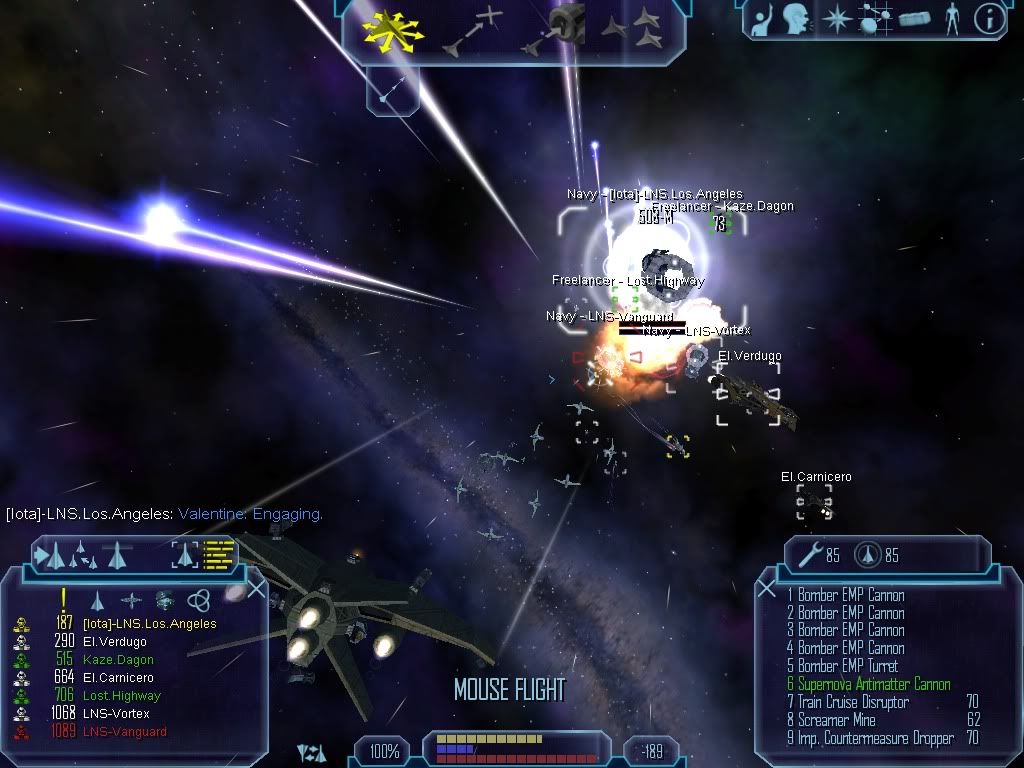Open the chat talking-head icon

click(x=795, y=19)
